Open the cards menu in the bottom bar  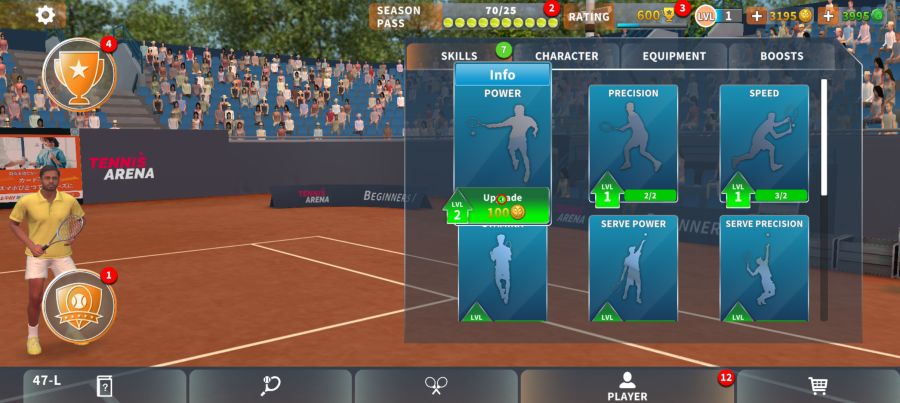click(x=104, y=386)
